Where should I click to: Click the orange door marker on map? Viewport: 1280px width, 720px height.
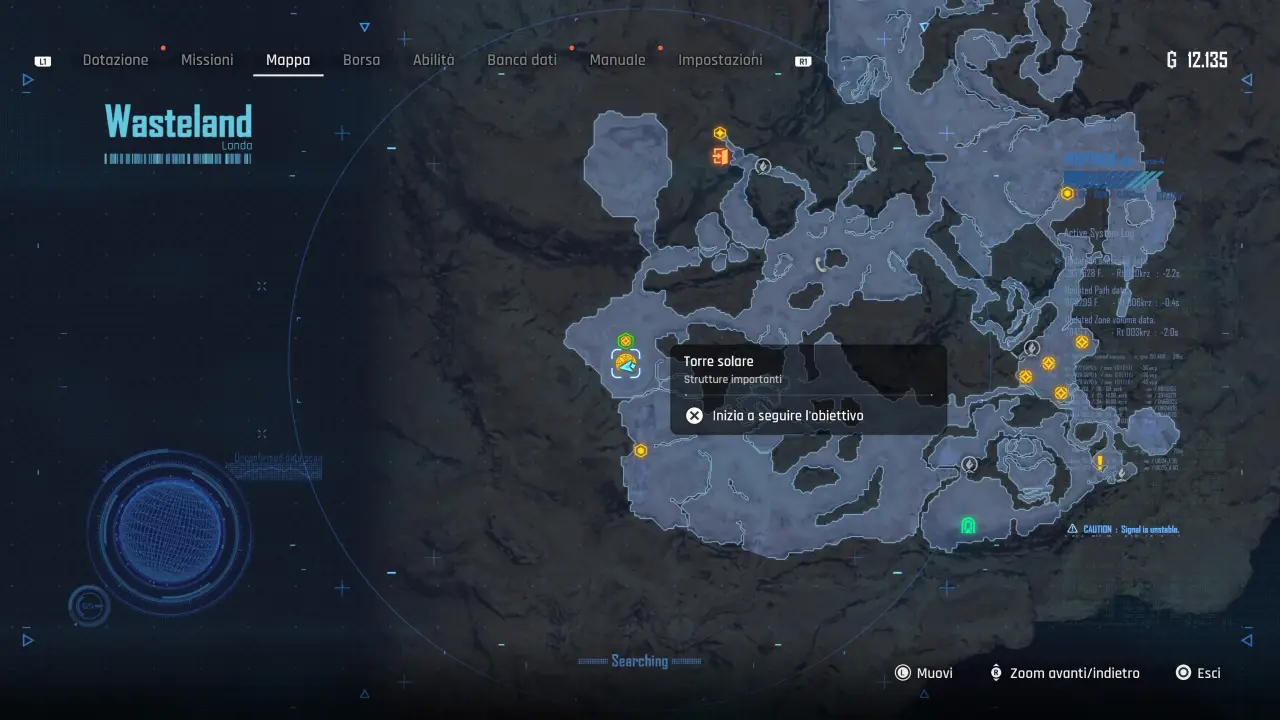720,156
